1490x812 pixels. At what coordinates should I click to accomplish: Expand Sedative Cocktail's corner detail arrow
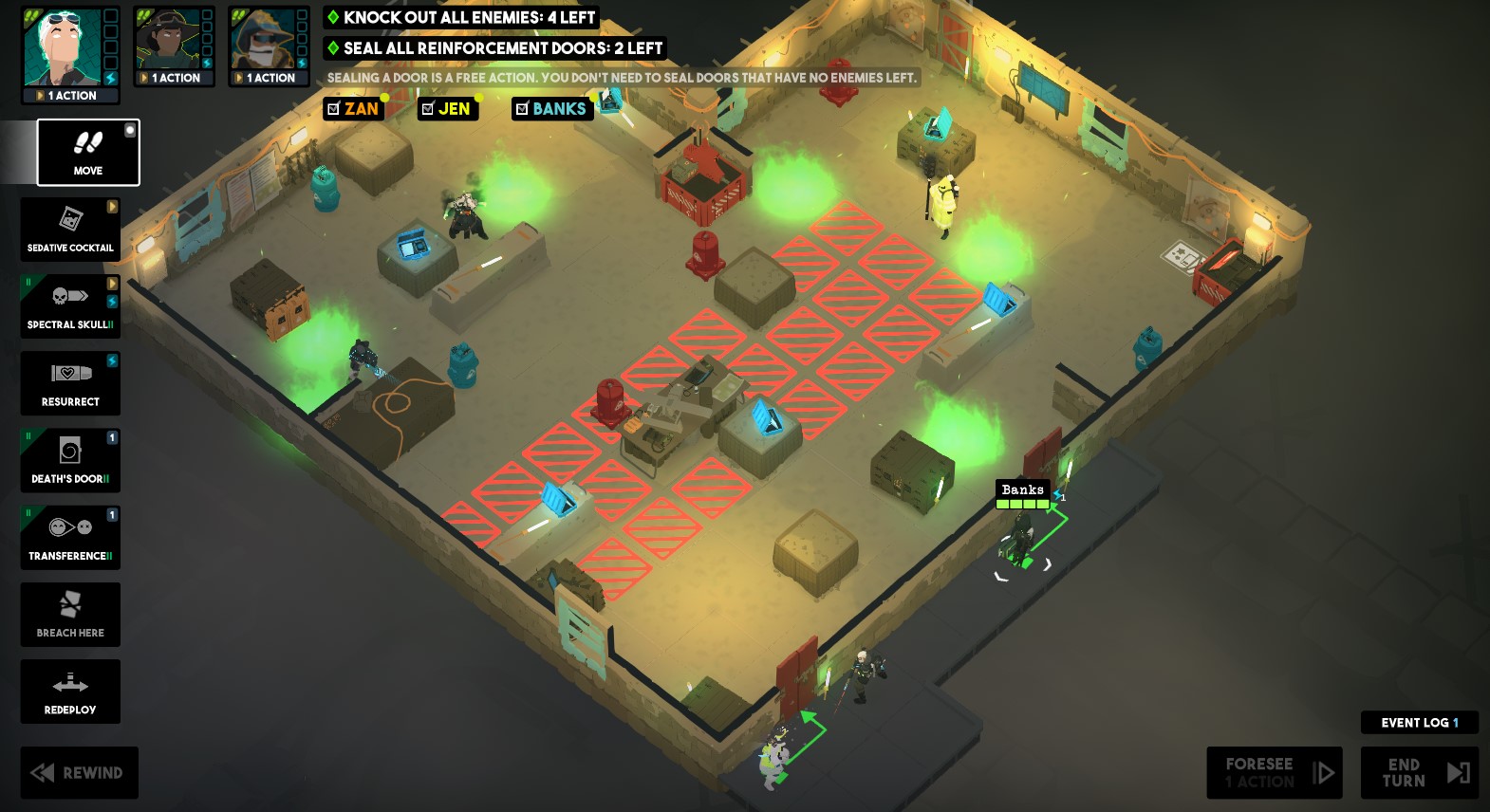point(114,207)
